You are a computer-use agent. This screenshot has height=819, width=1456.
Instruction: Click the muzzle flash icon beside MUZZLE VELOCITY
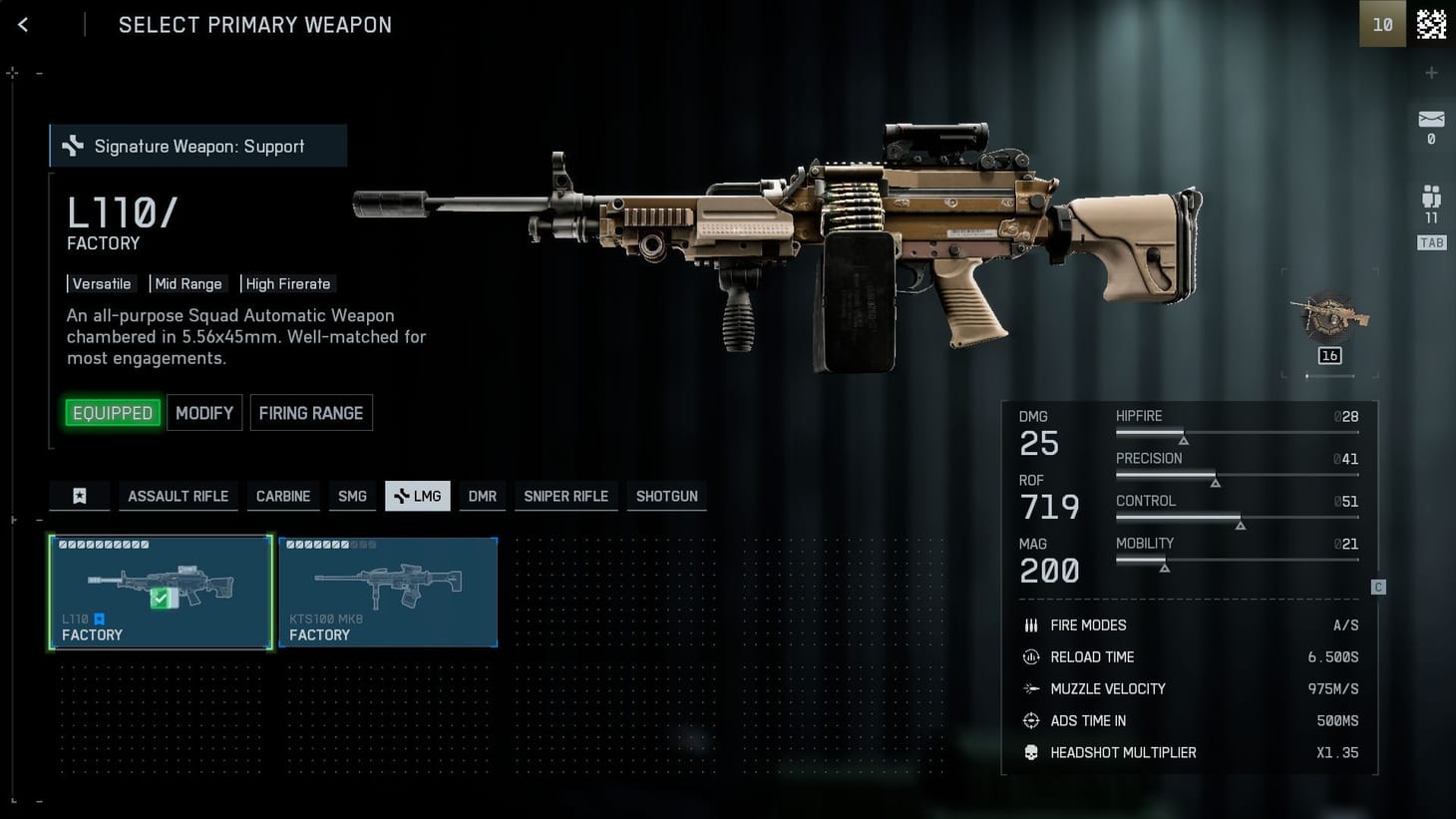(1031, 688)
